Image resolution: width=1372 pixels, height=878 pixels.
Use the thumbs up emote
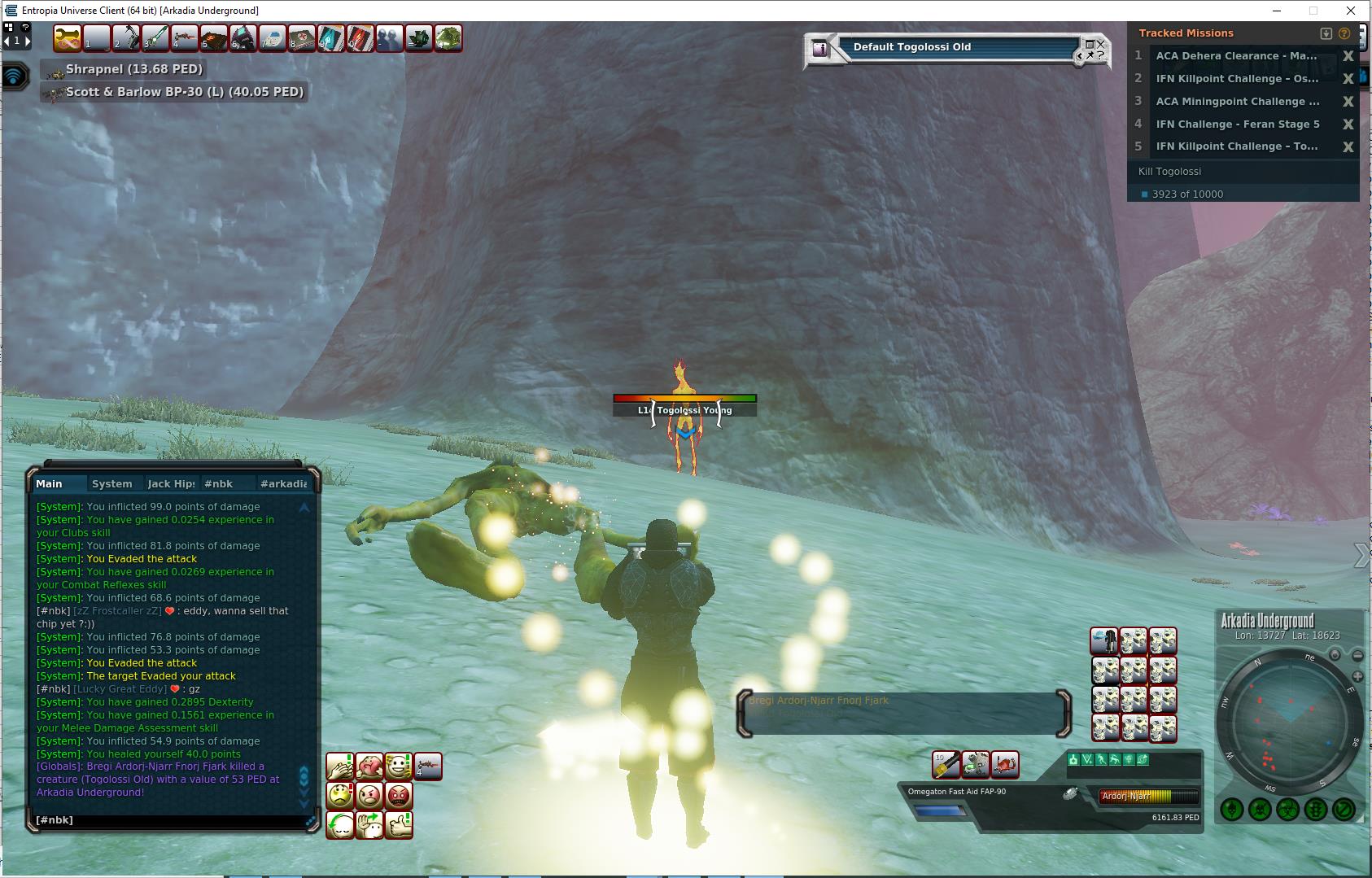click(399, 824)
